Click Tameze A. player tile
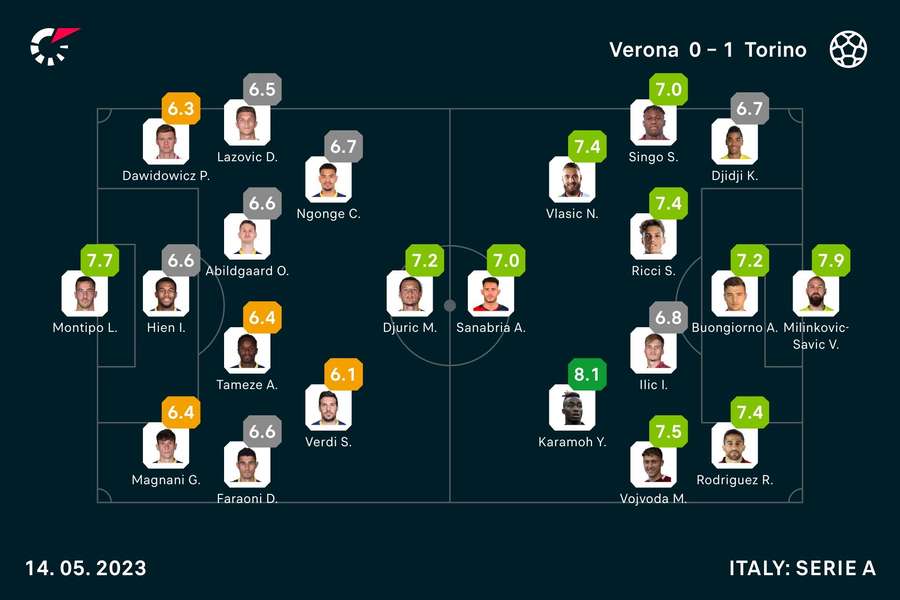900x600 pixels. coord(247,350)
